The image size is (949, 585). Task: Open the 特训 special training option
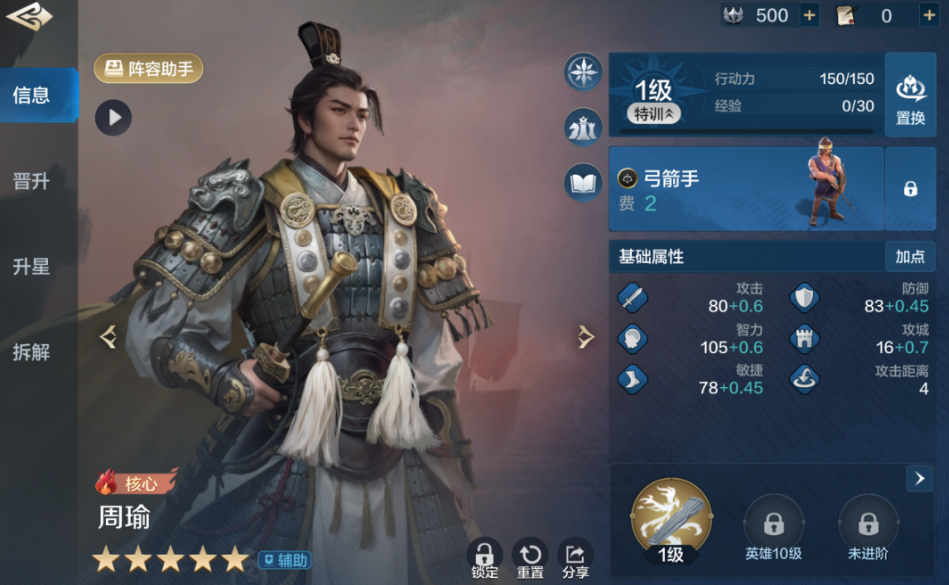tap(654, 114)
